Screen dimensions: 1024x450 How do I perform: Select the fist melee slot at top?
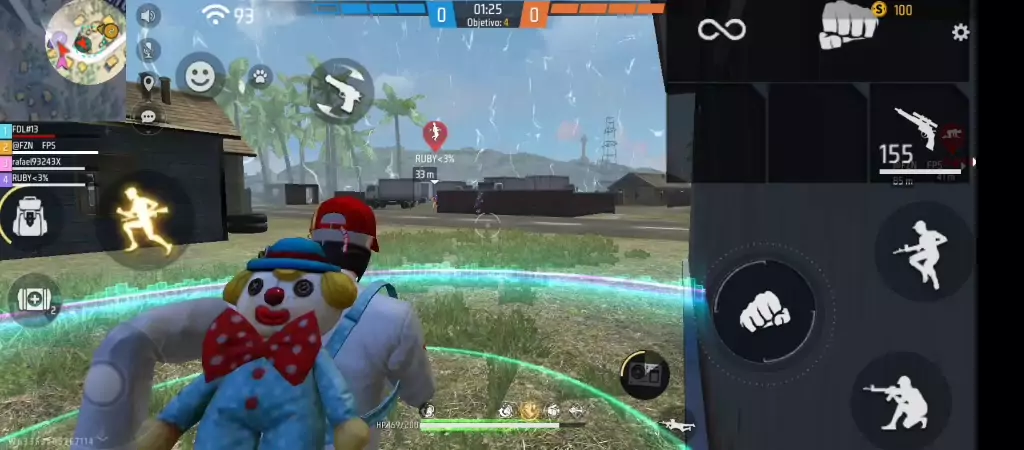(x=848, y=28)
